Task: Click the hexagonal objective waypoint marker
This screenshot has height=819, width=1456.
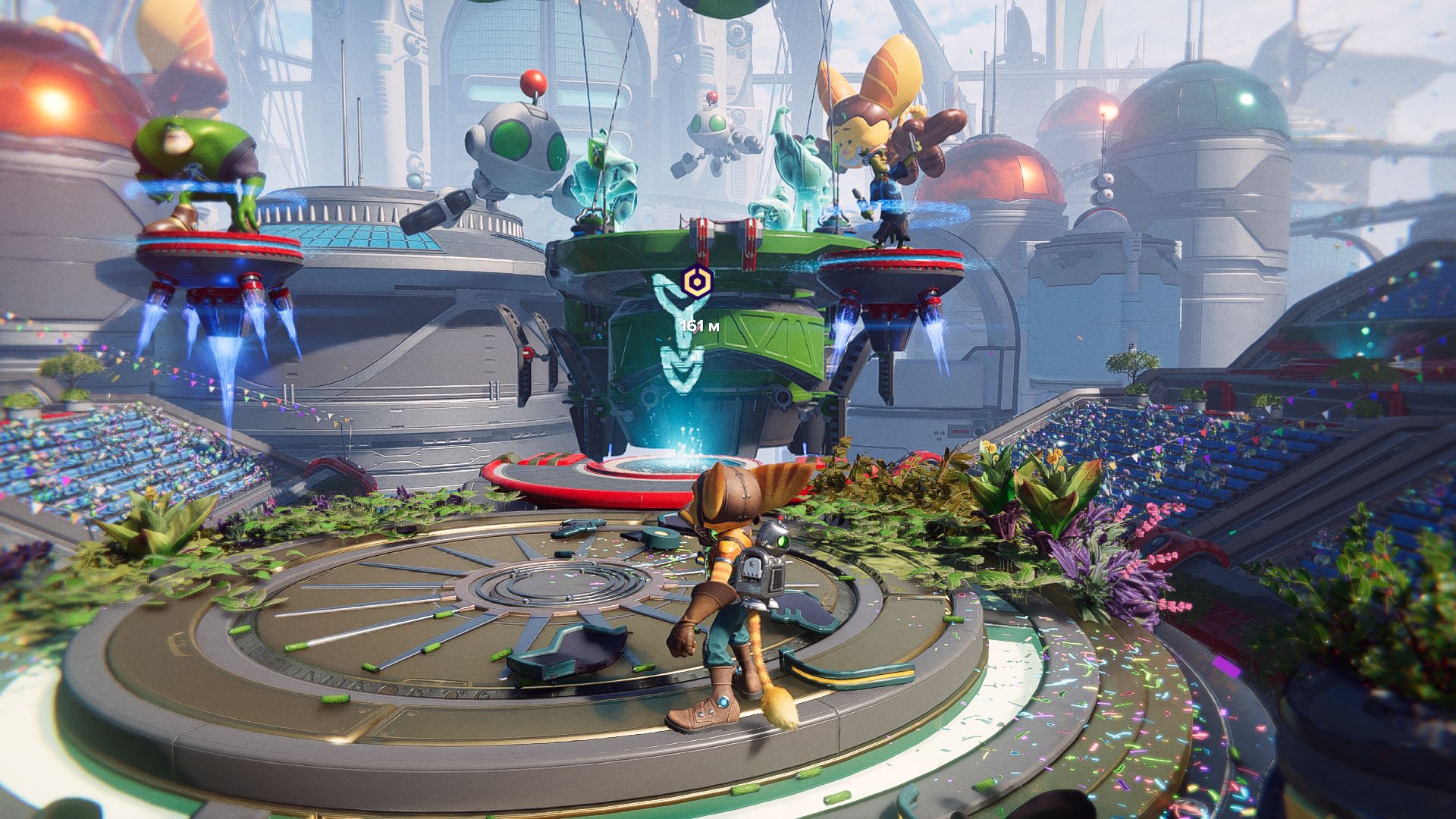Action: pyautogui.click(x=695, y=283)
